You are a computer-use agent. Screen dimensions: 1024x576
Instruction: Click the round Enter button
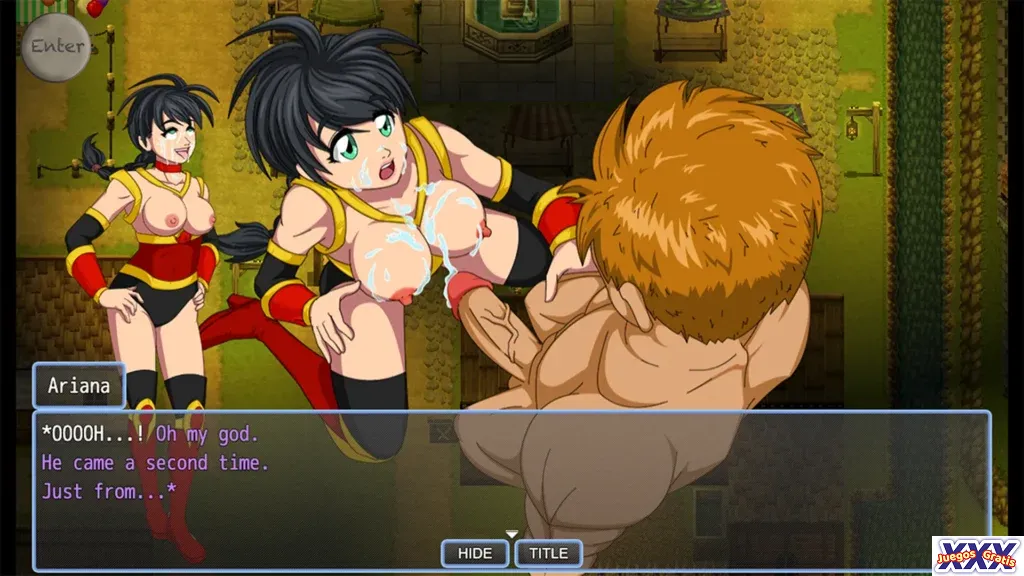[x=57, y=46]
